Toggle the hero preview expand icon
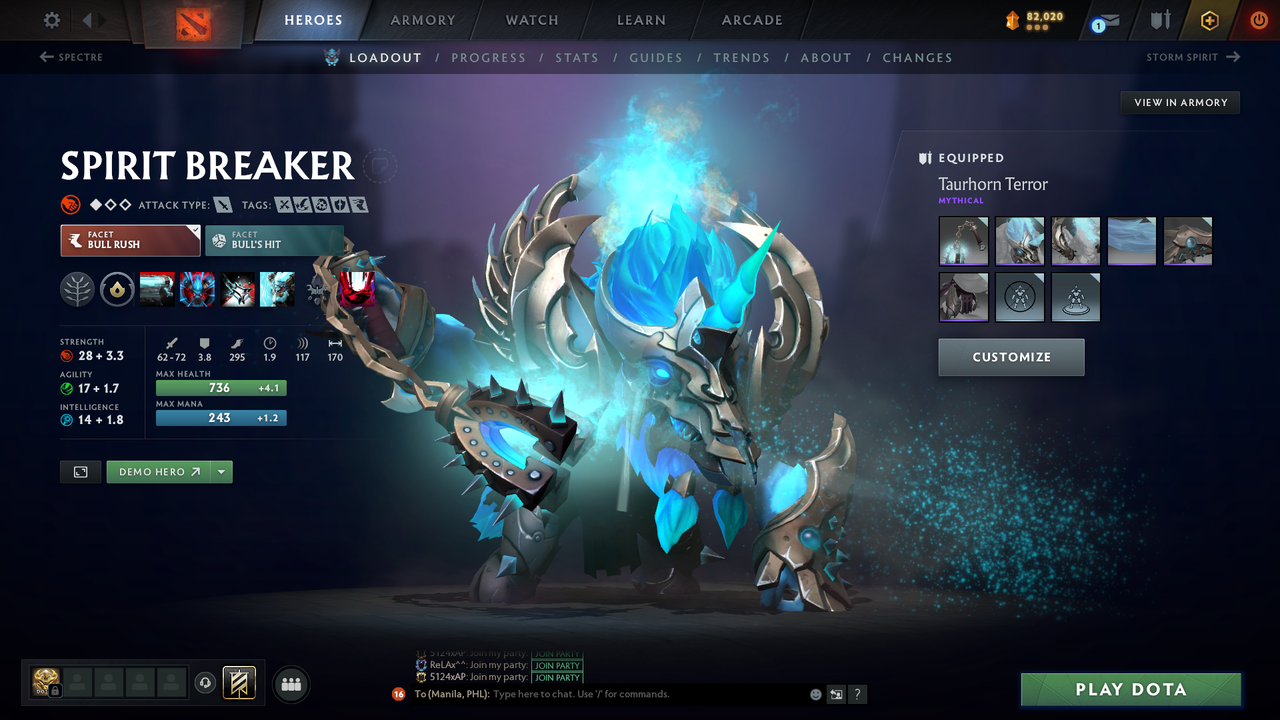This screenshot has width=1280, height=720. (x=80, y=471)
